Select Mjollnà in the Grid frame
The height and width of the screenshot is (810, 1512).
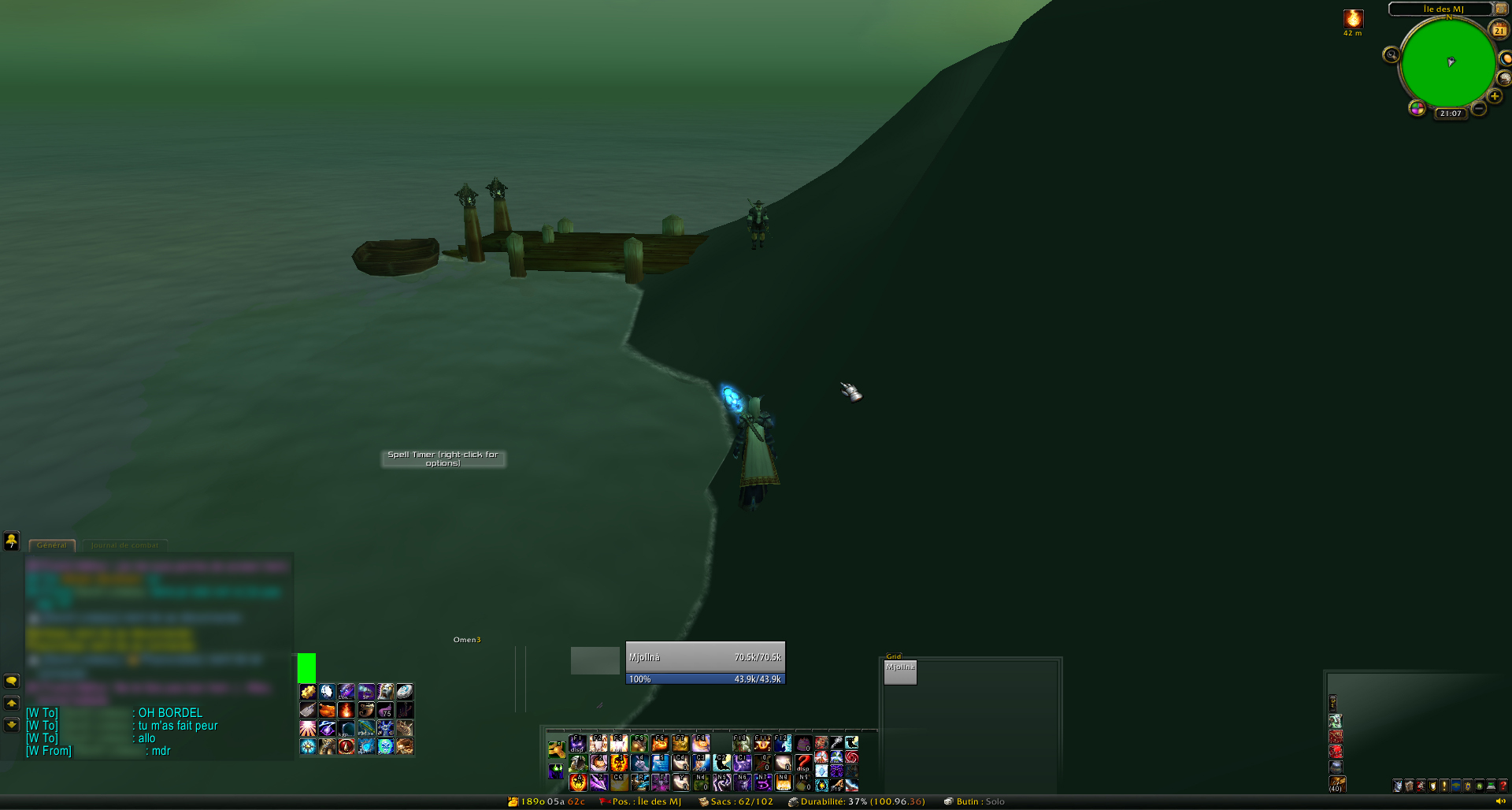pyautogui.click(x=900, y=672)
